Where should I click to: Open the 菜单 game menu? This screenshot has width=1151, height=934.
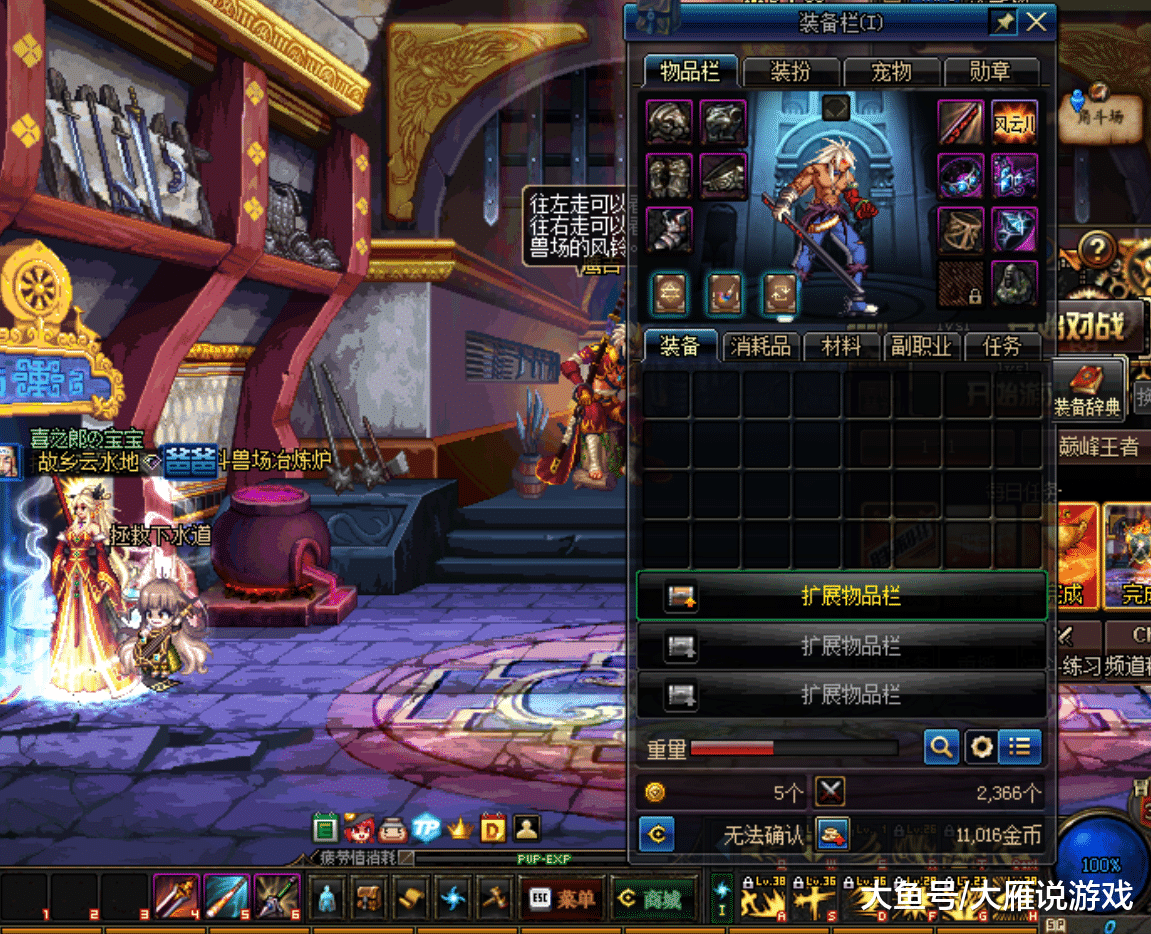(x=562, y=899)
